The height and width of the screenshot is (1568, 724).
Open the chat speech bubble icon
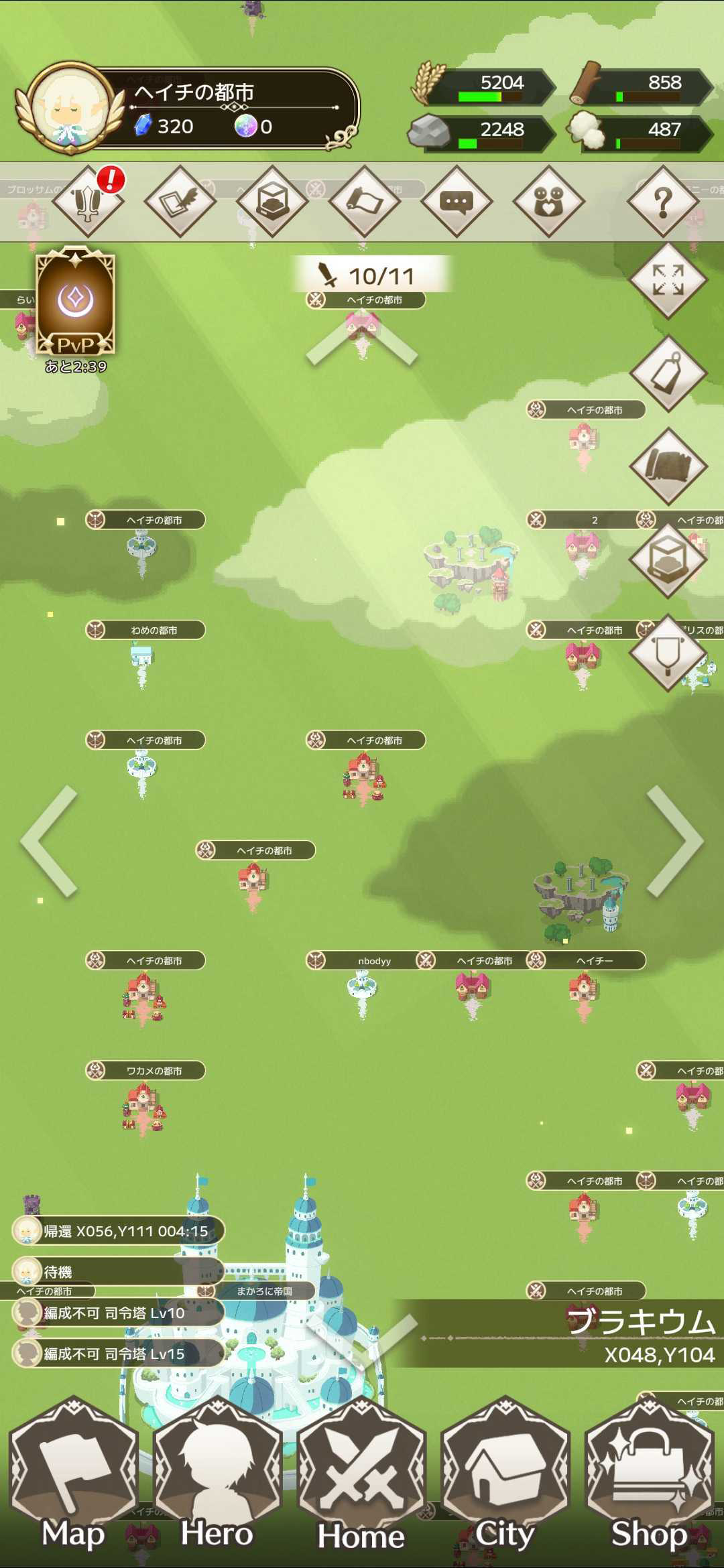click(x=457, y=202)
